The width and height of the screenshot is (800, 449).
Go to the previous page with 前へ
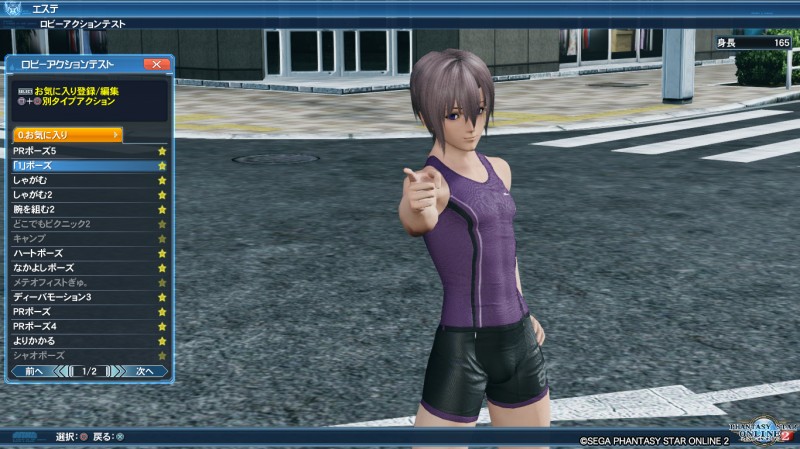point(34,371)
